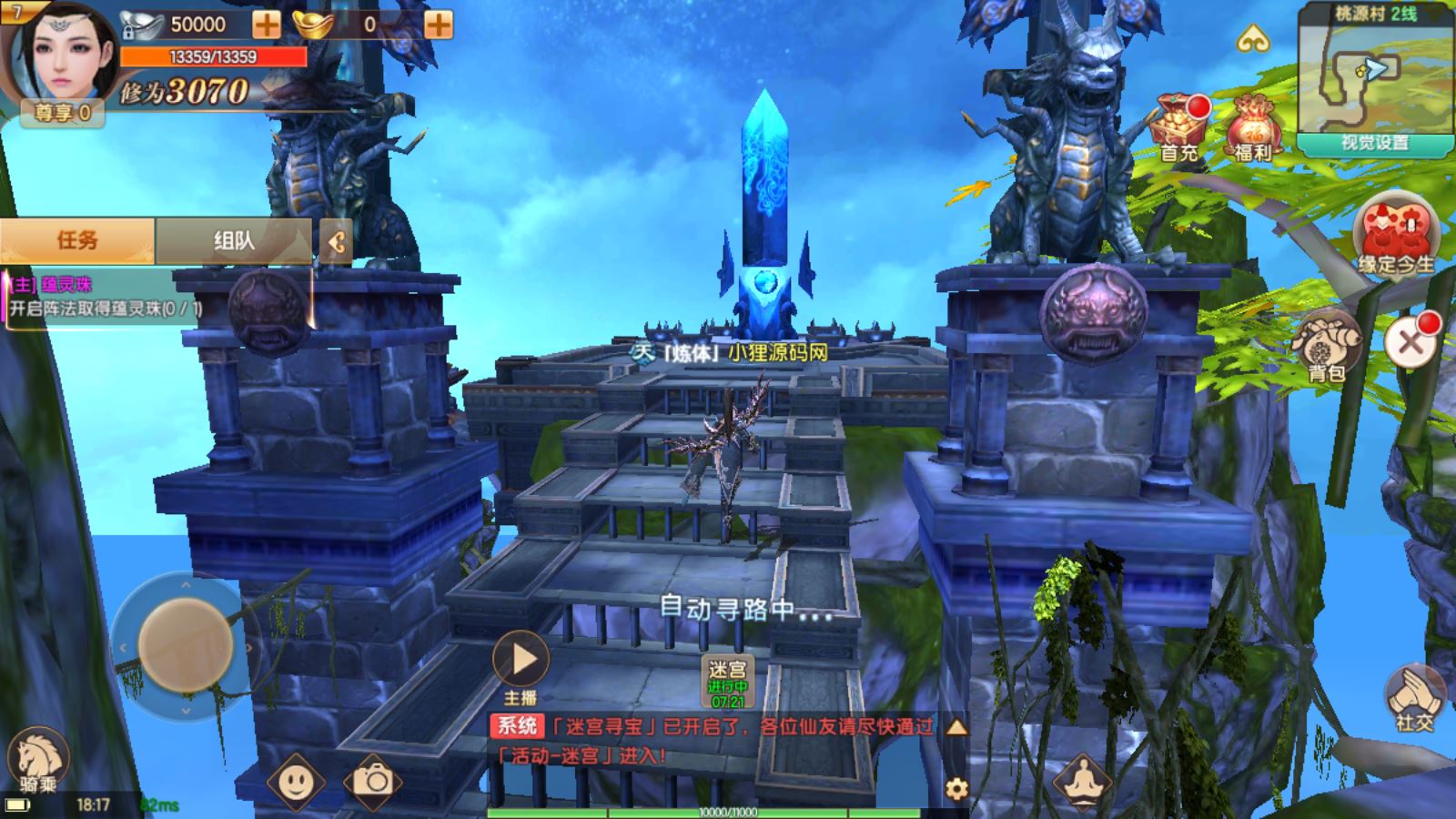Open the 首充 first recharge chest
This screenshot has width=1456, height=819.
pos(1180,127)
